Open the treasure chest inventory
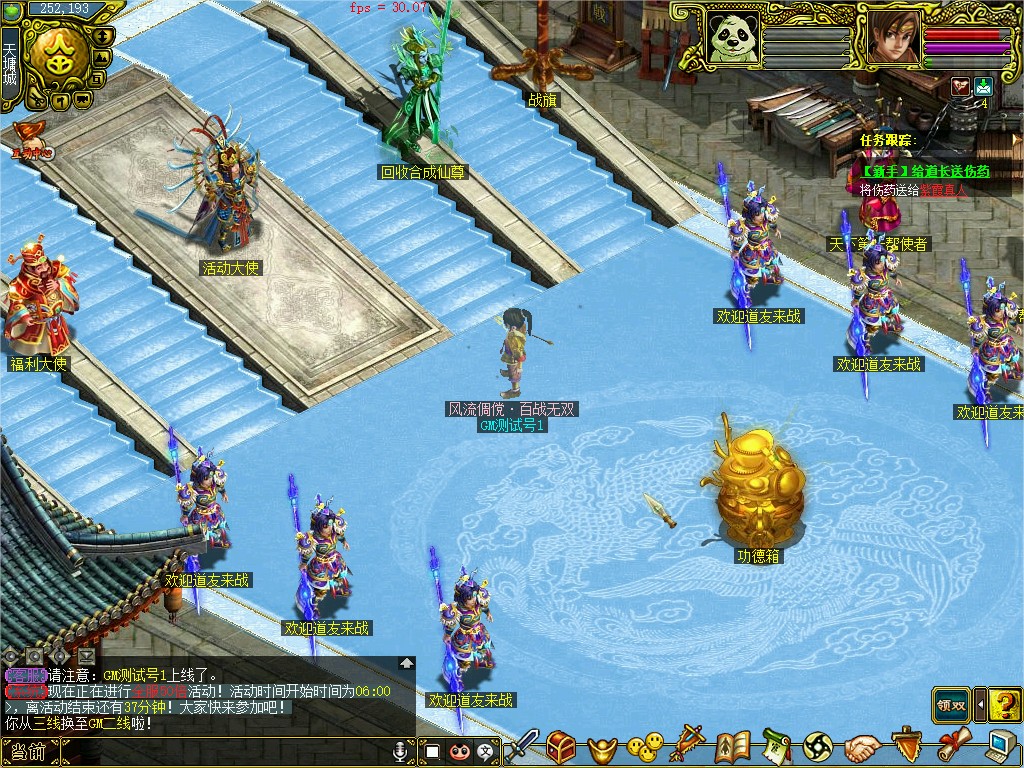Viewport: 1024px width, 768px height. (x=560, y=746)
